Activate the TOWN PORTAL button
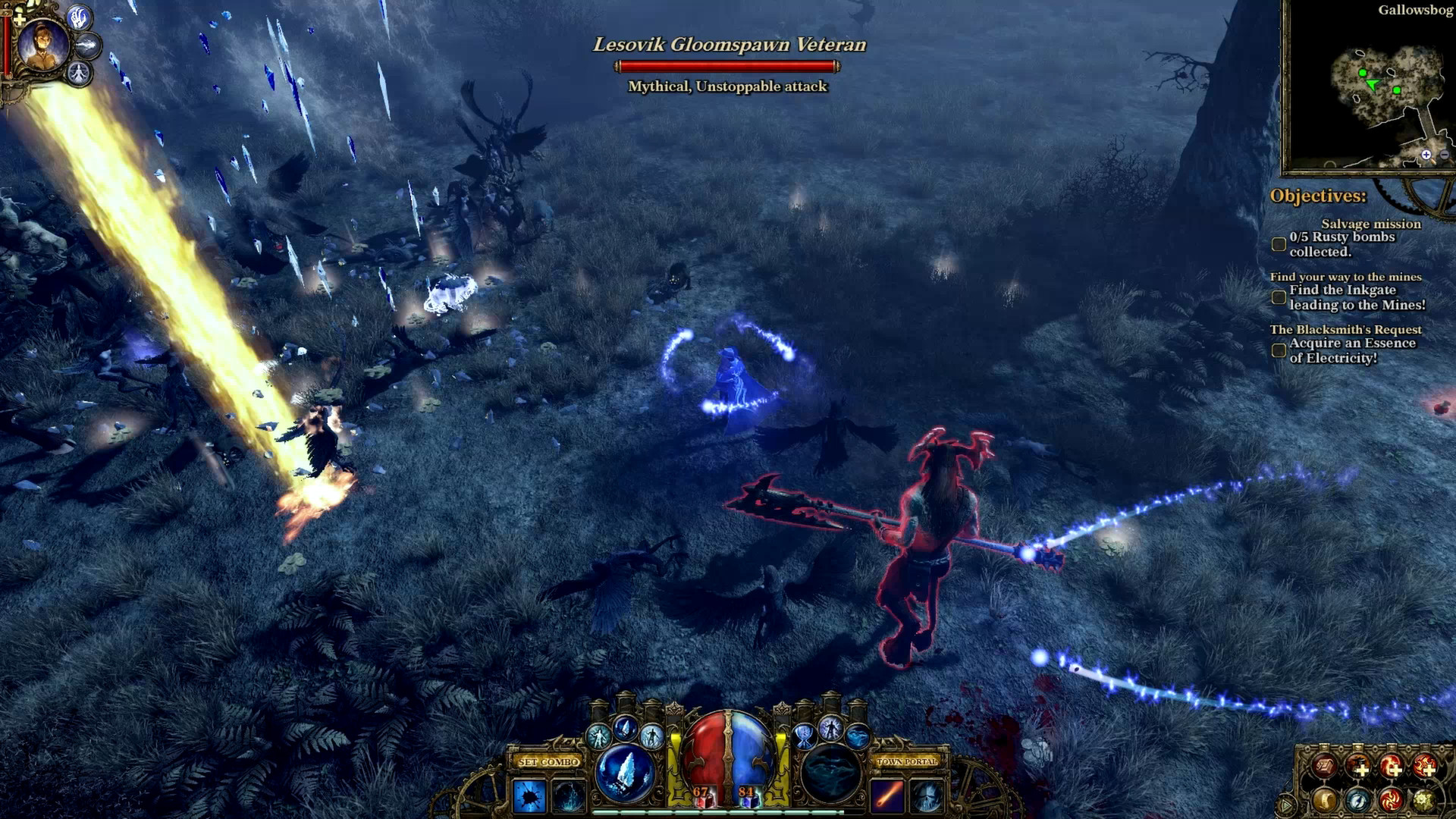Screen dimensions: 1456x819 coord(908,762)
